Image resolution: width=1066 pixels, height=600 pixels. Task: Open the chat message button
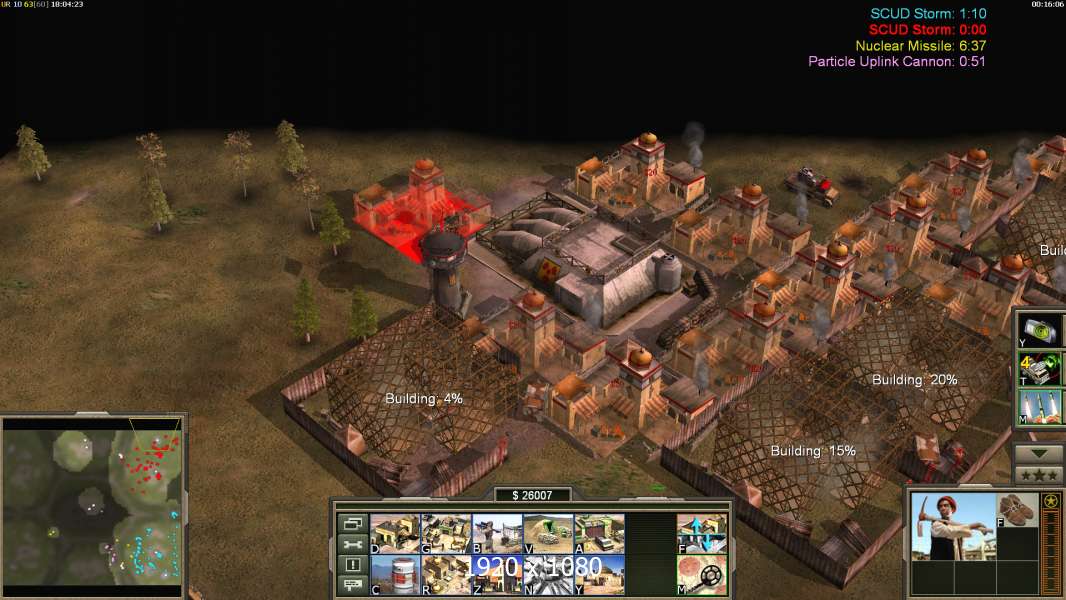click(352, 586)
